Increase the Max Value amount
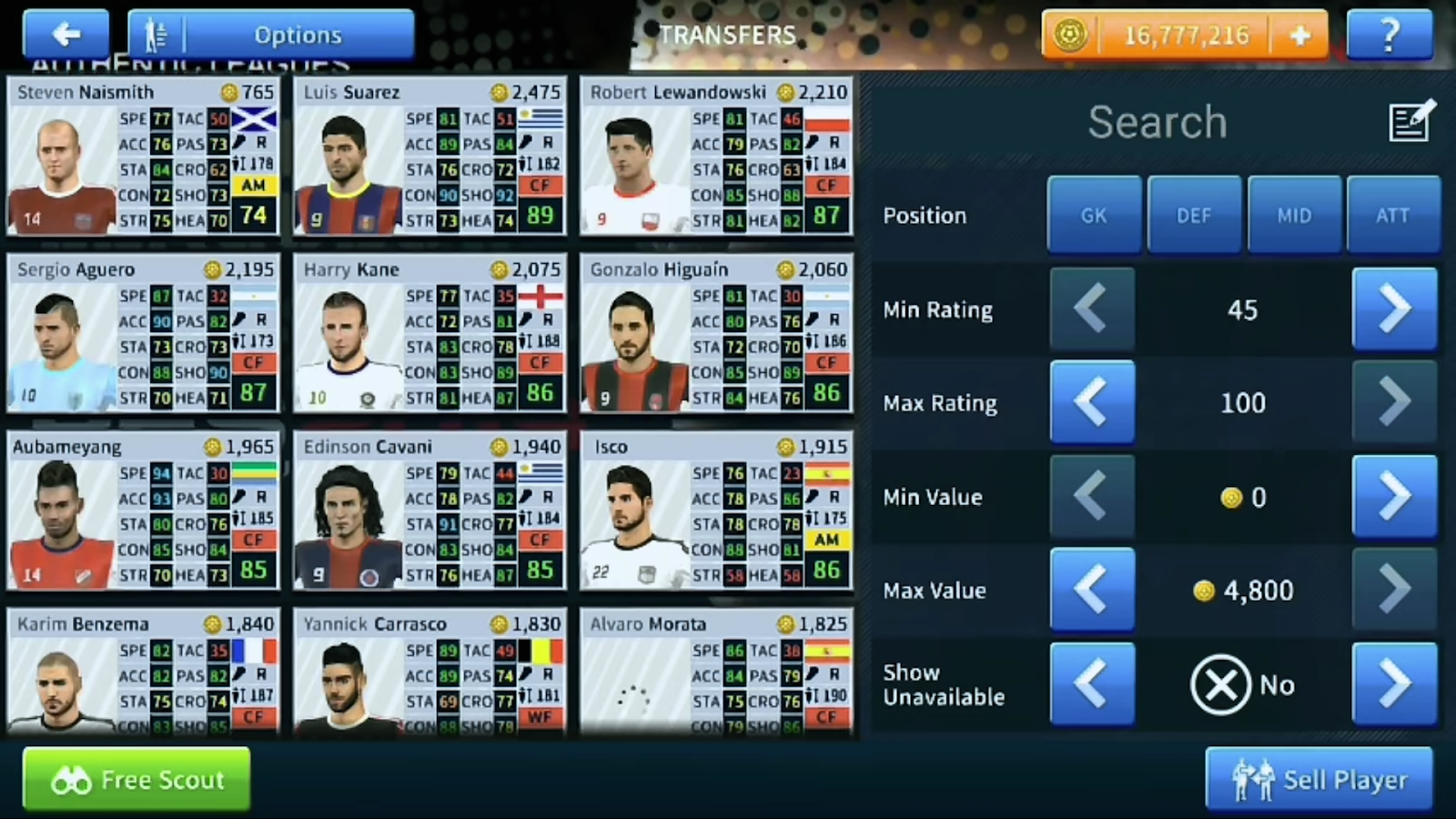 click(x=1395, y=590)
